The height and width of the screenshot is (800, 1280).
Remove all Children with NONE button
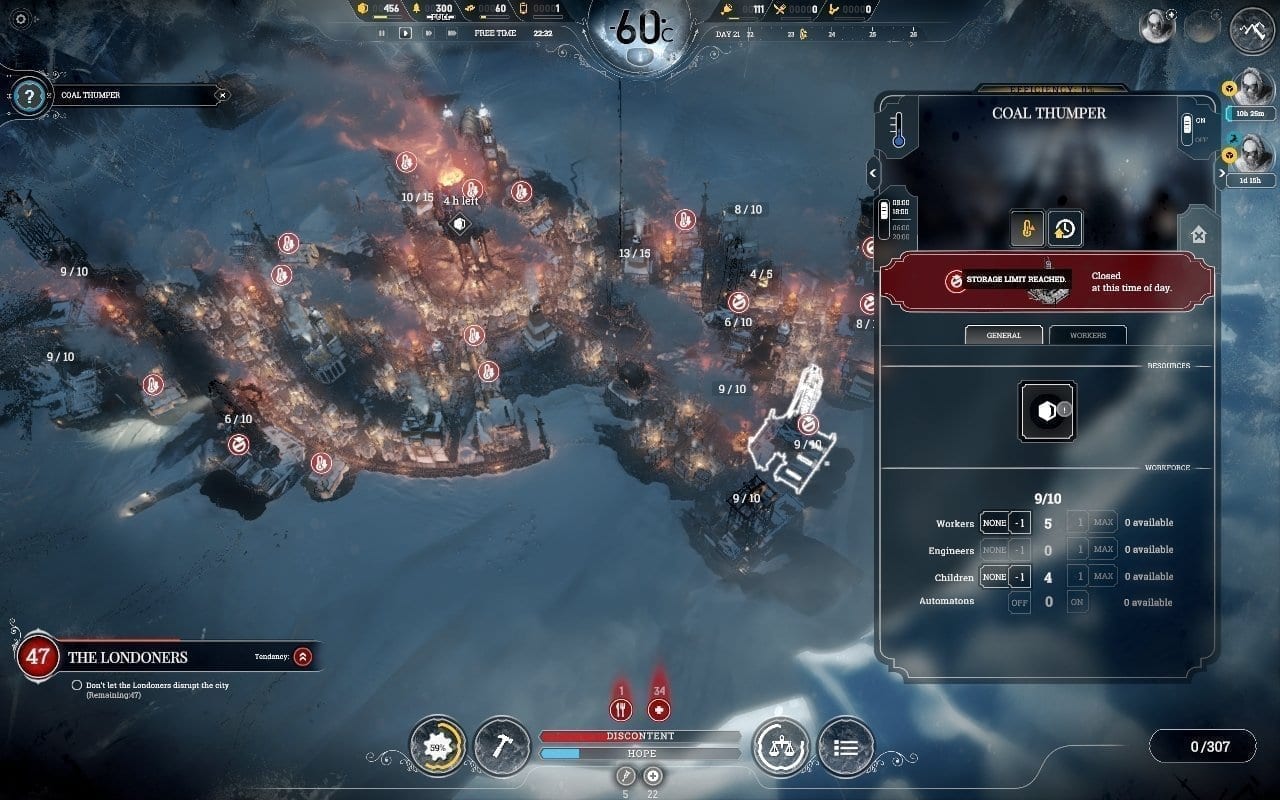pyautogui.click(x=994, y=577)
